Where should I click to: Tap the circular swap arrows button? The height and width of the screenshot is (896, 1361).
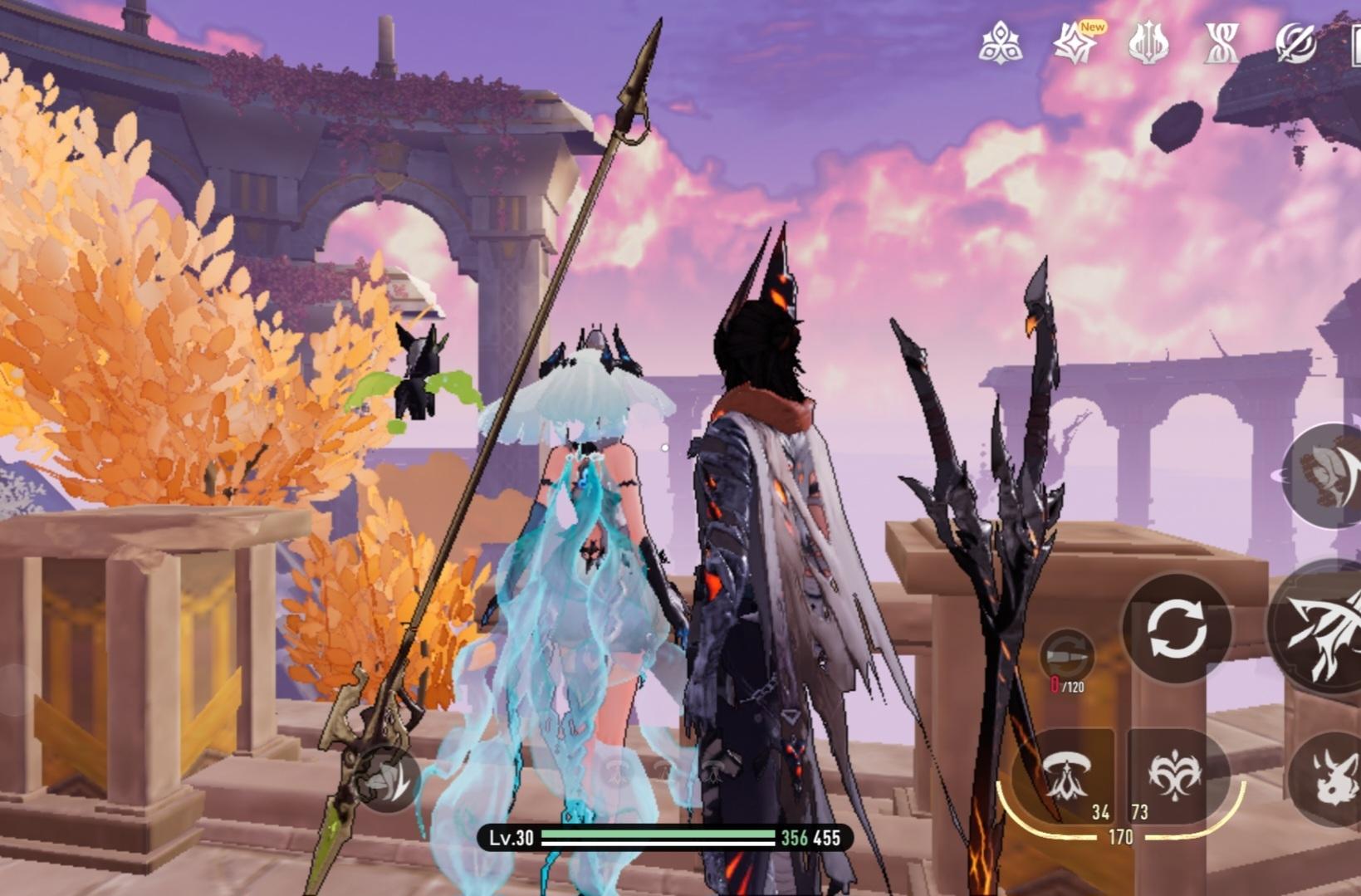tap(1177, 629)
